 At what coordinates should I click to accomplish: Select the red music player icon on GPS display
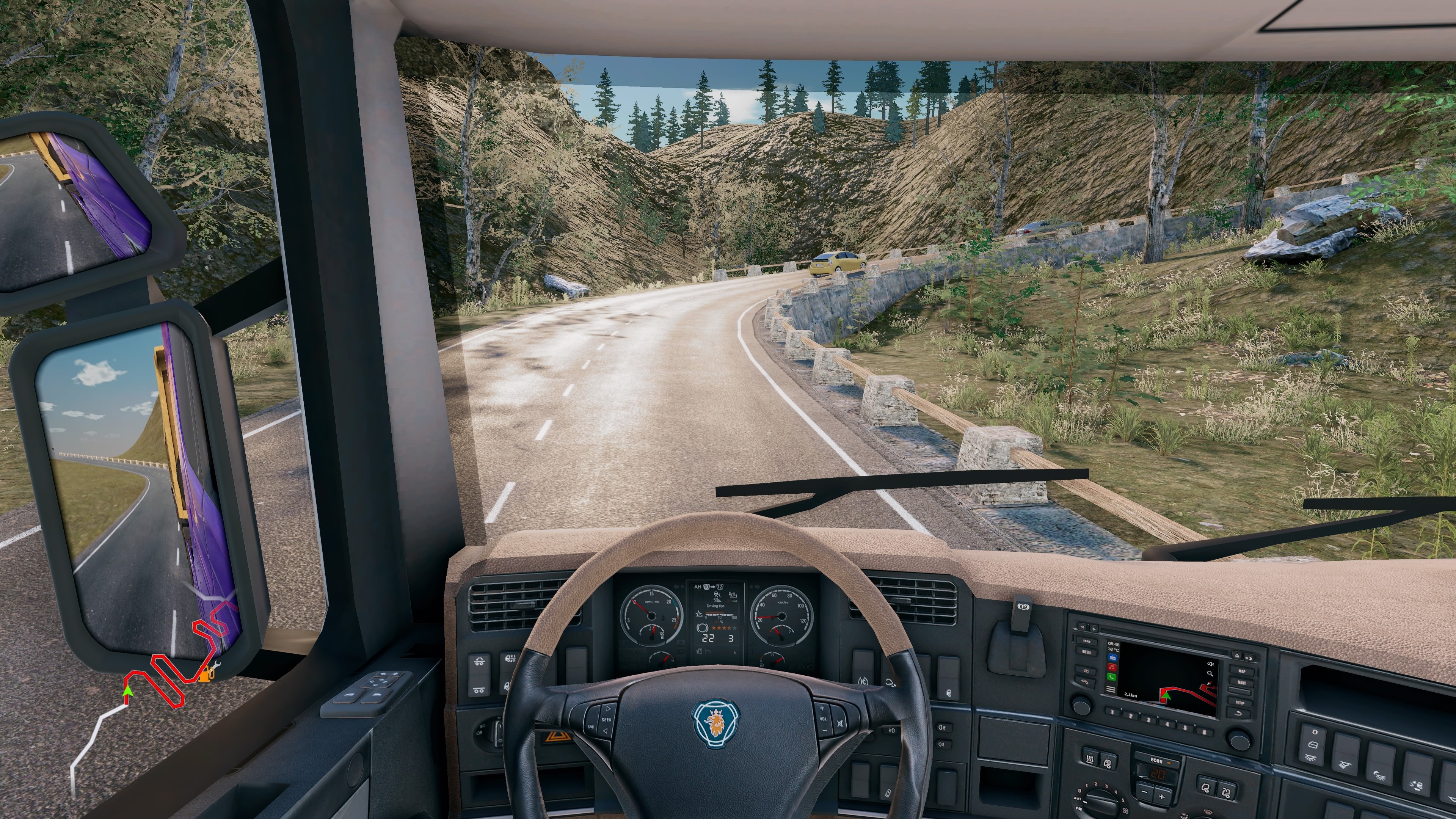click(x=1112, y=667)
